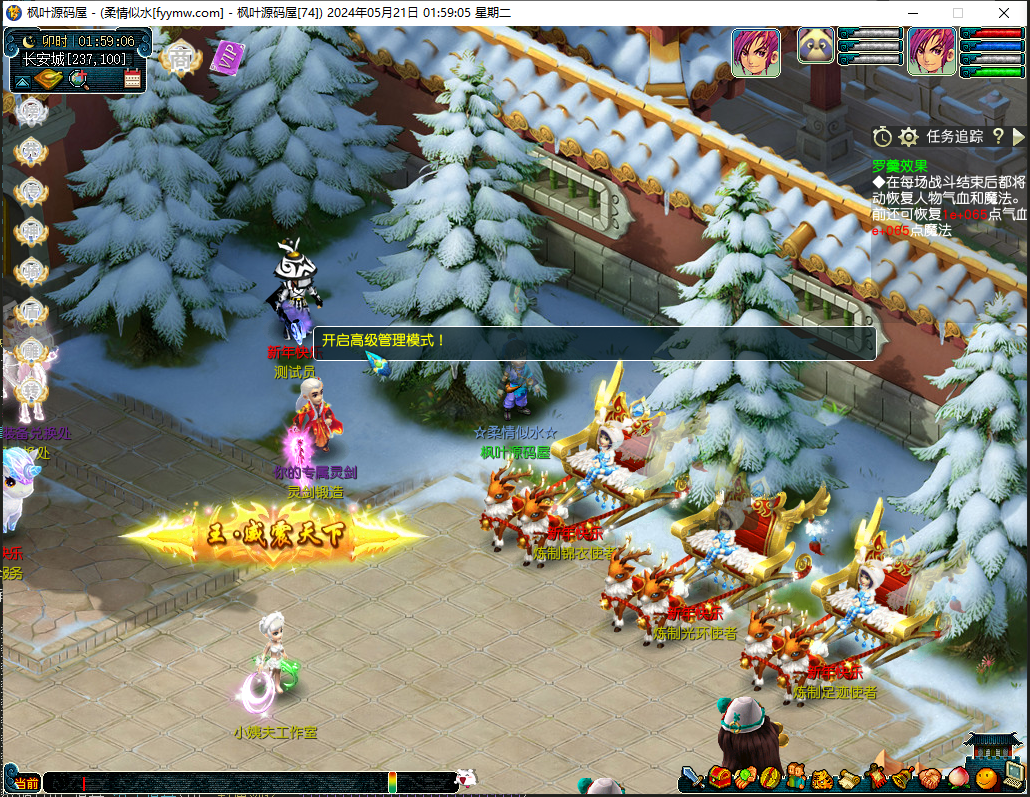The image size is (1030, 797).
Task: Click the handshake friends icon
Action: point(929,777)
